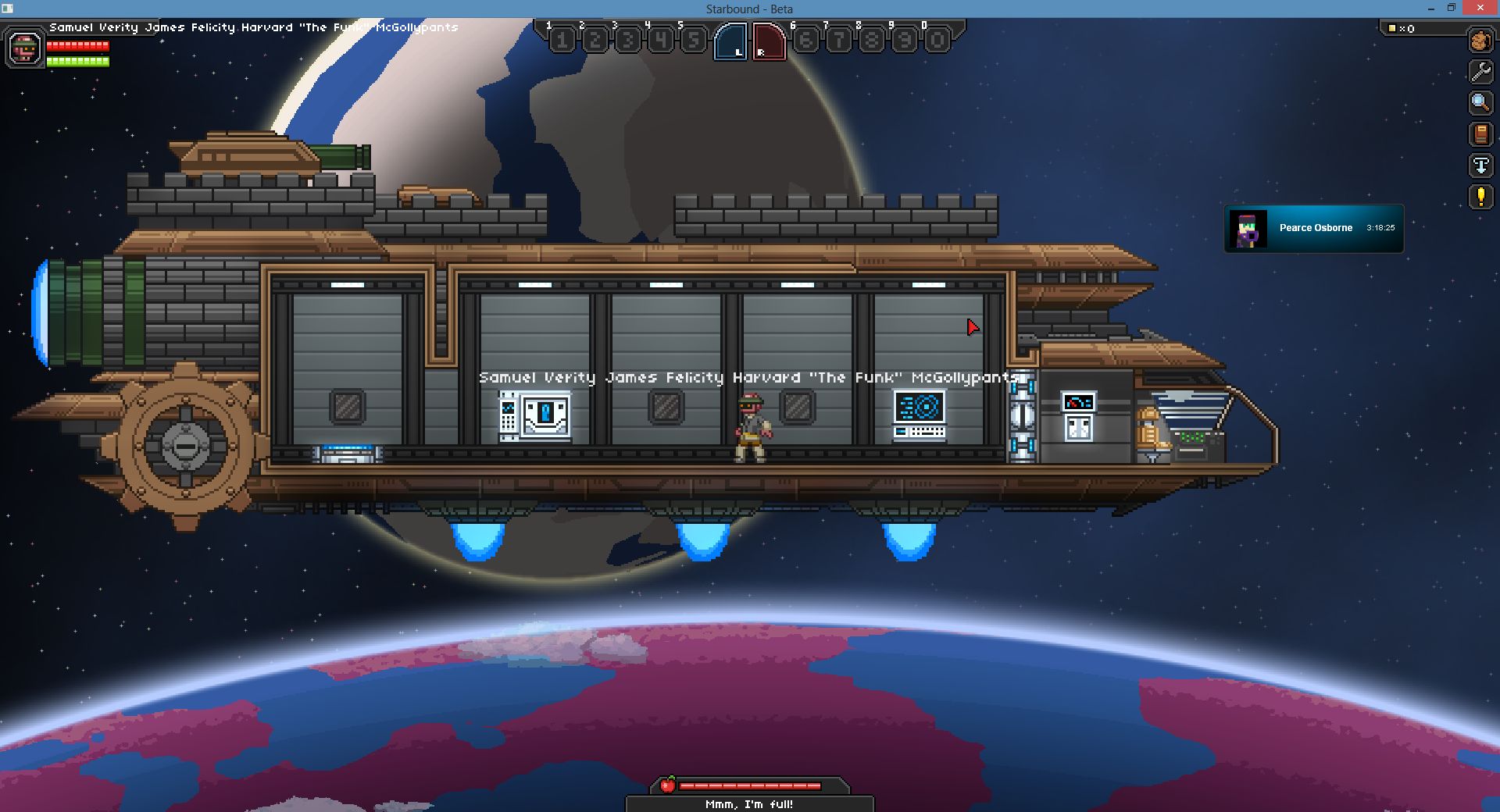The height and width of the screenshot is (812, 1500).
Task: Click the cookie food icon in sidebar
Action: [1479, 41]
